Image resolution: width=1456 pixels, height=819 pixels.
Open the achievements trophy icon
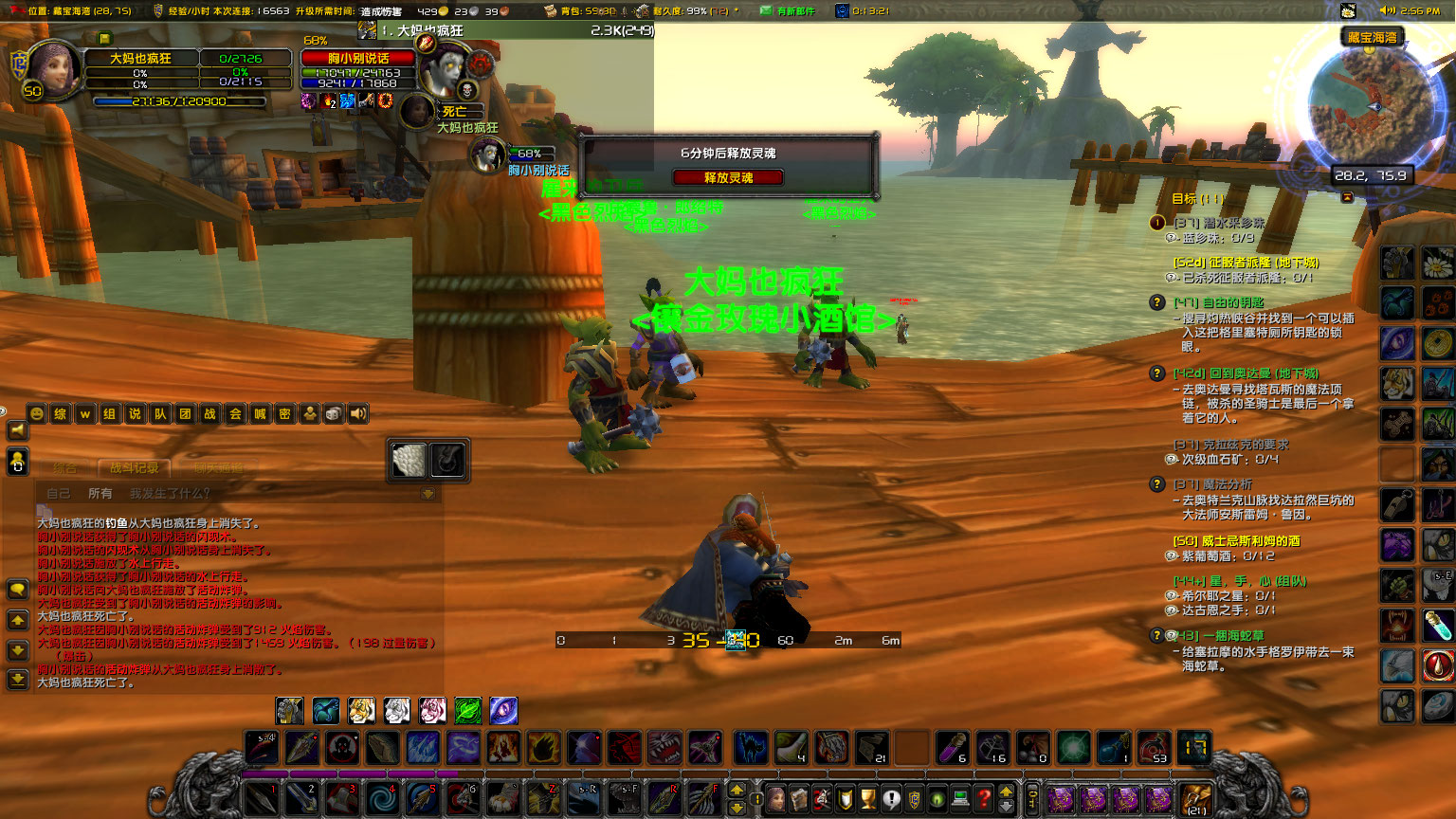[869, 799]
